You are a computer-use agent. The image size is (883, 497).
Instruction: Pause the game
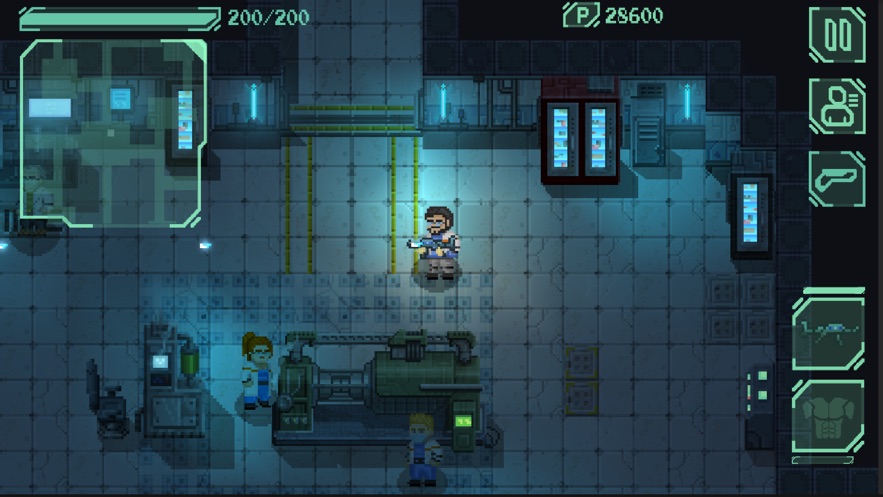click(837, 35)
